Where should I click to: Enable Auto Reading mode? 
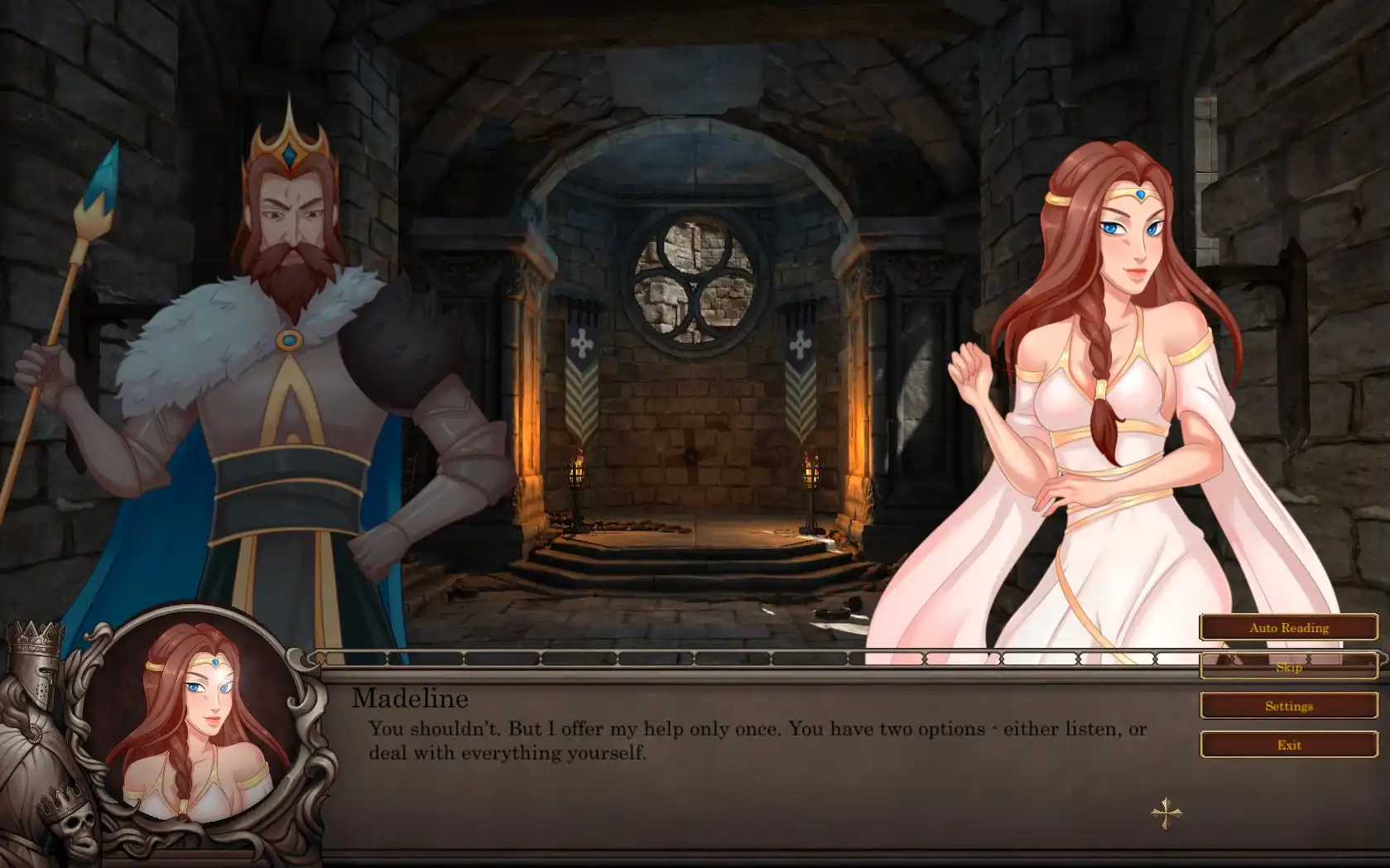click(x=1288, y=627)
